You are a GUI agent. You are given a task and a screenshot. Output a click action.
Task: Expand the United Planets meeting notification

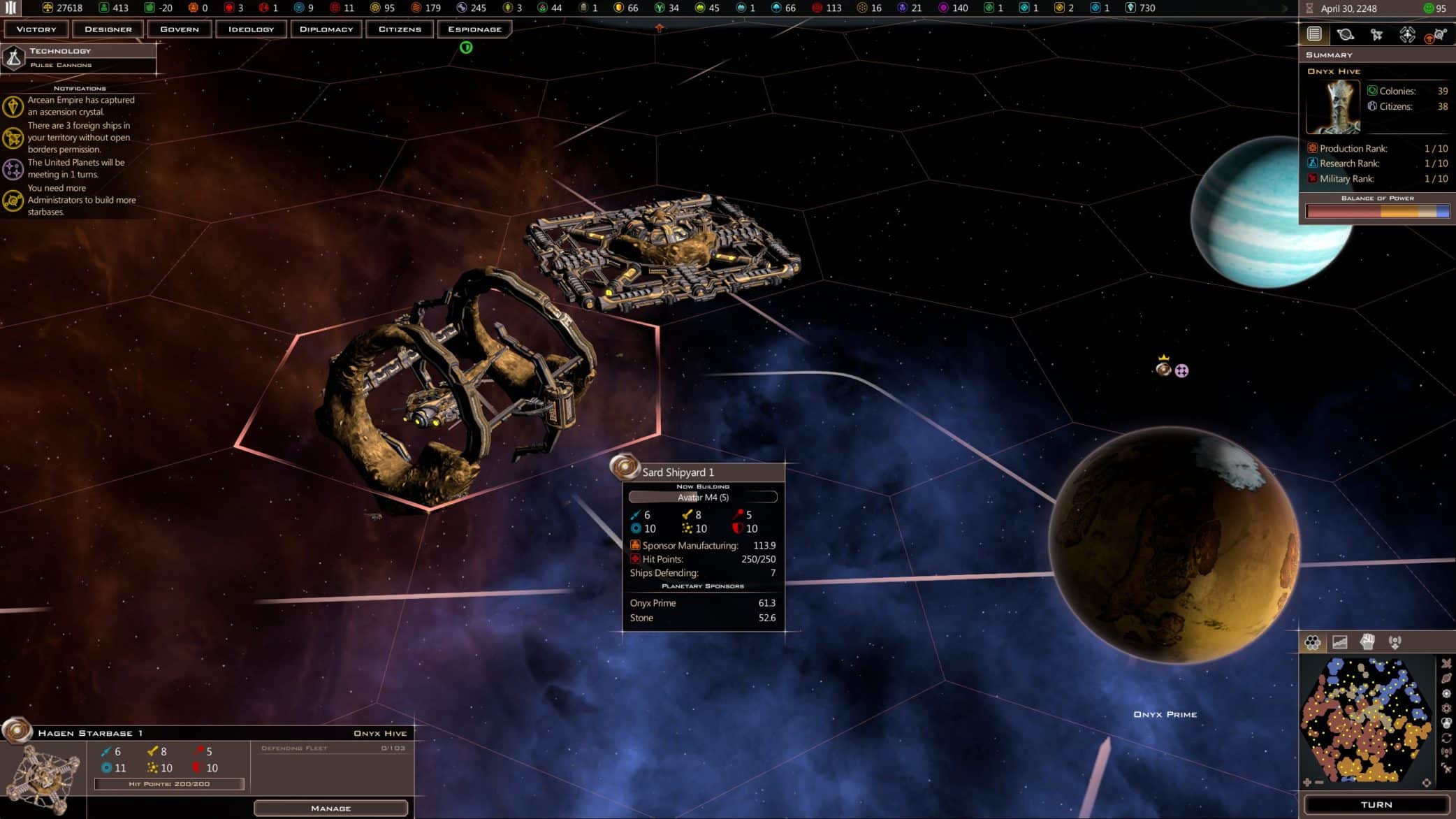coord(75,168)
